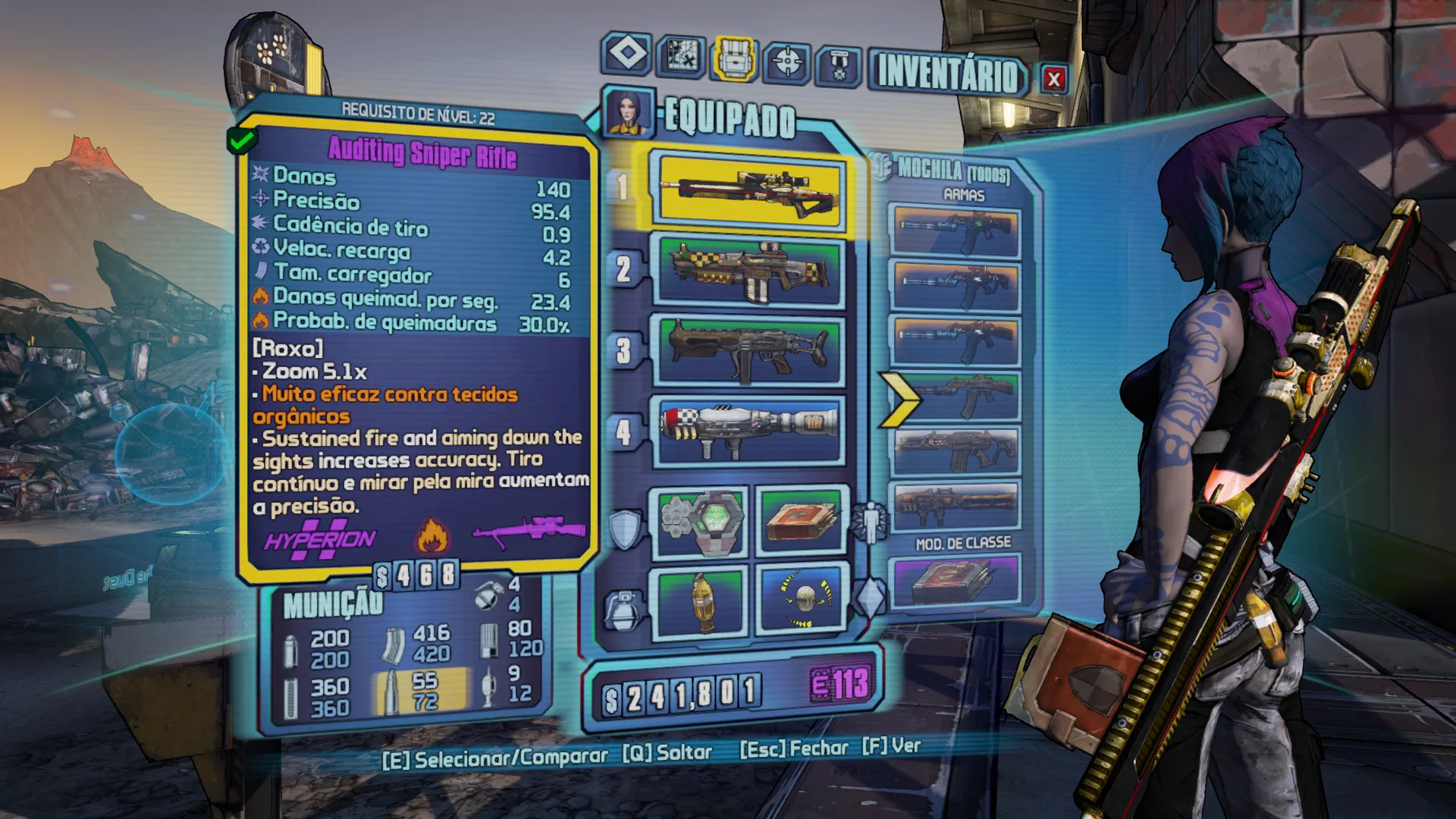Choose the checkered assault rifle in slot 2

(x=750, y=272)
